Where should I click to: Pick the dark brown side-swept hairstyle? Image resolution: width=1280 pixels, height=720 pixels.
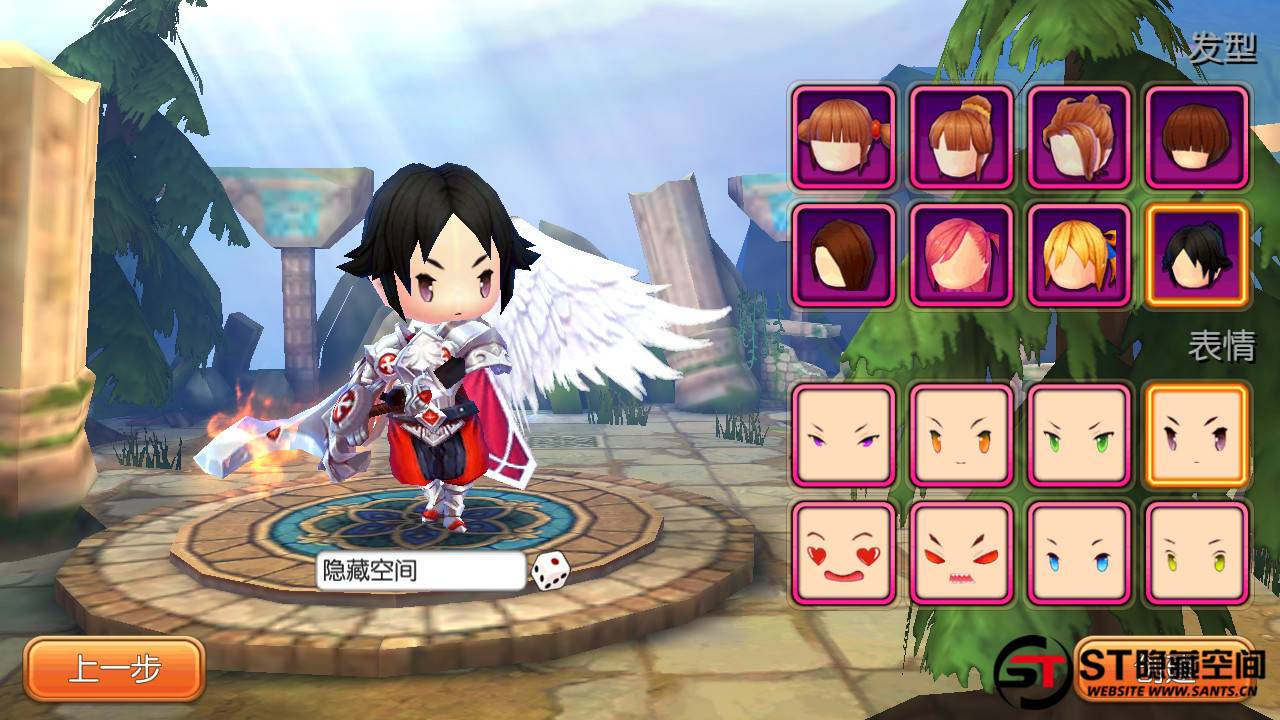coord(844,255)
